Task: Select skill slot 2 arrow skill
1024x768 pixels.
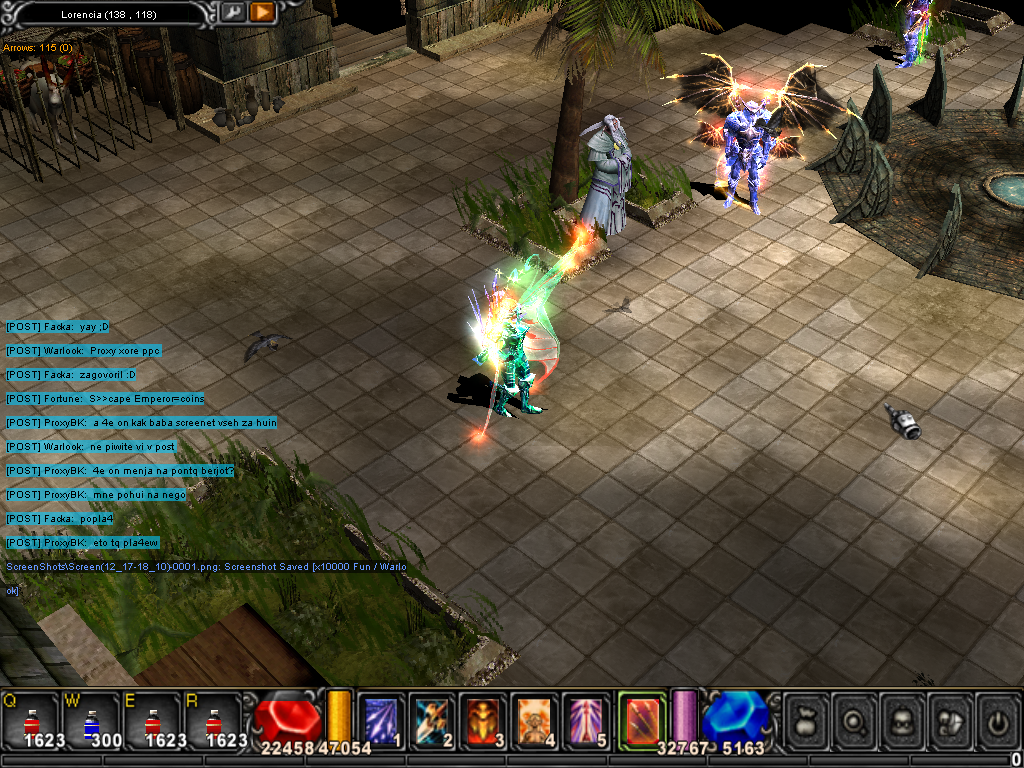Action: 432,719
